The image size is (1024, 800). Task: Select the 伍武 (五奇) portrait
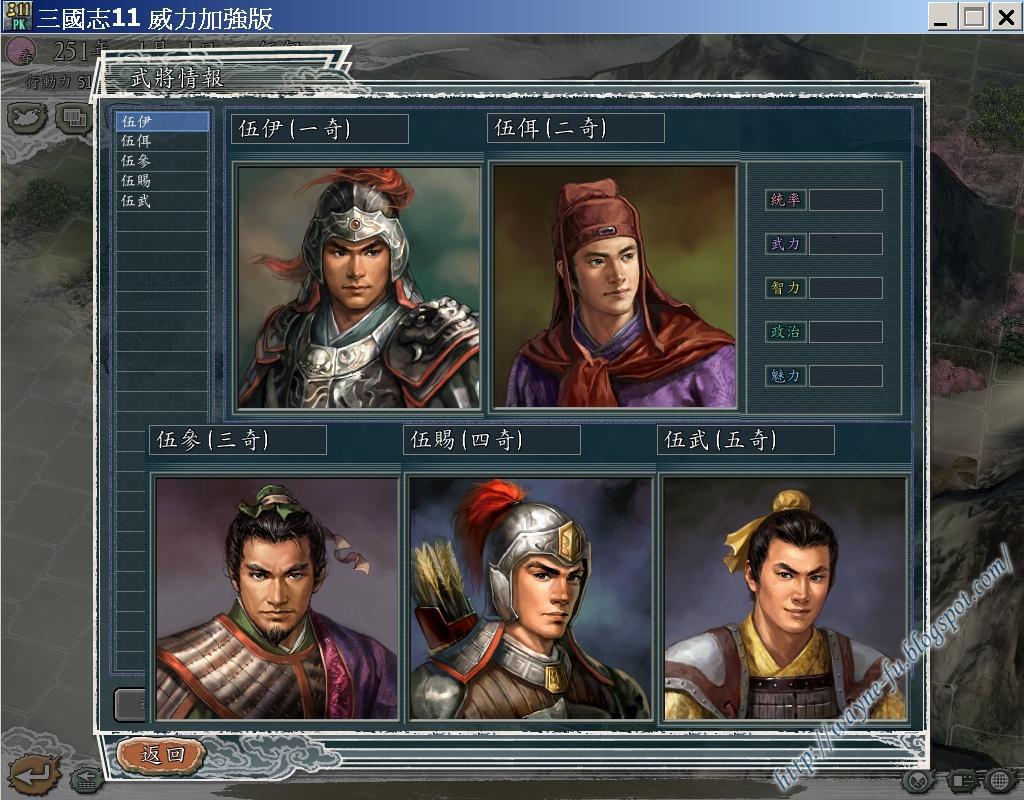(x=784, y=597)
